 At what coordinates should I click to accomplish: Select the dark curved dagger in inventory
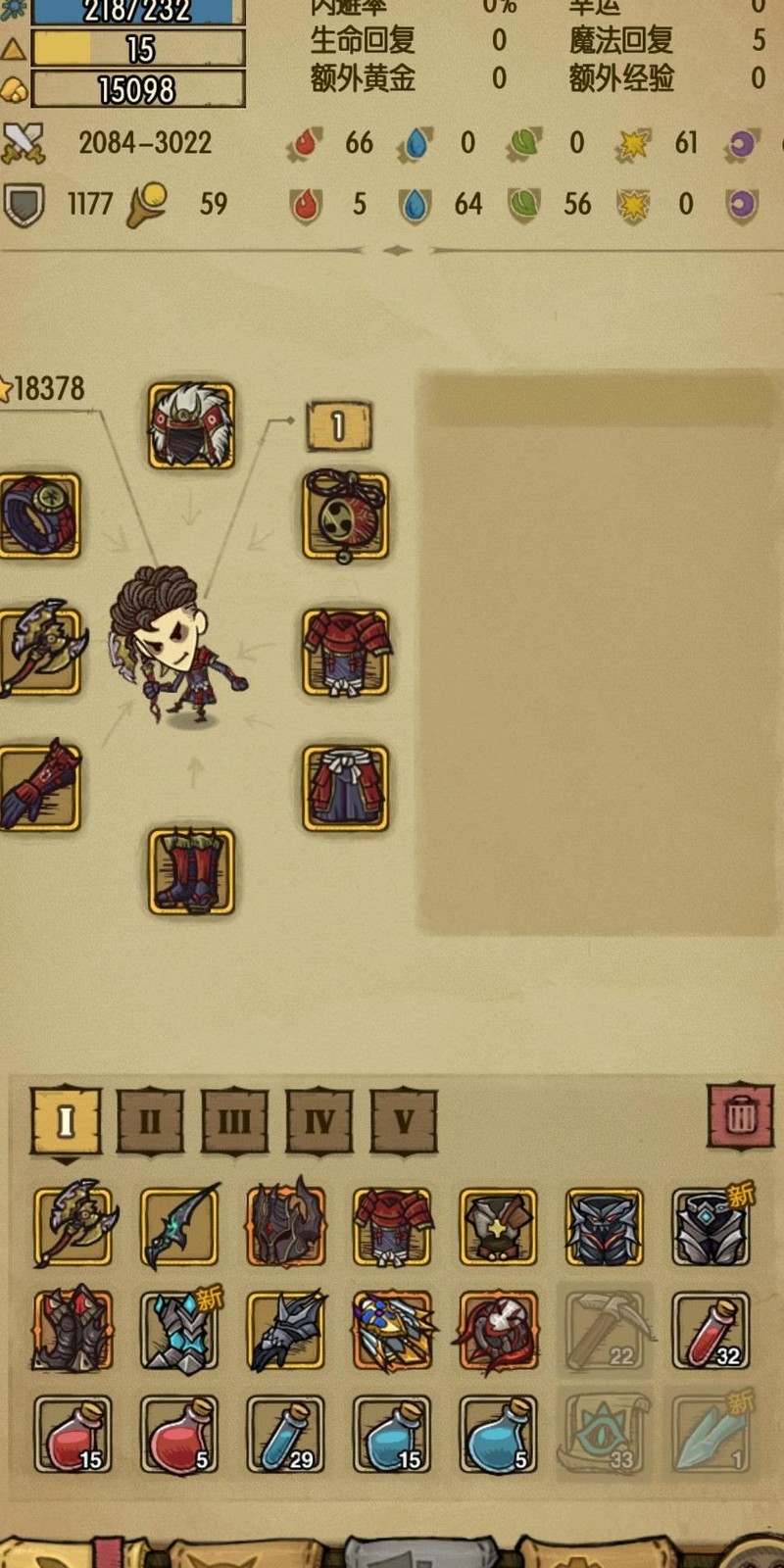(179, 1225)
